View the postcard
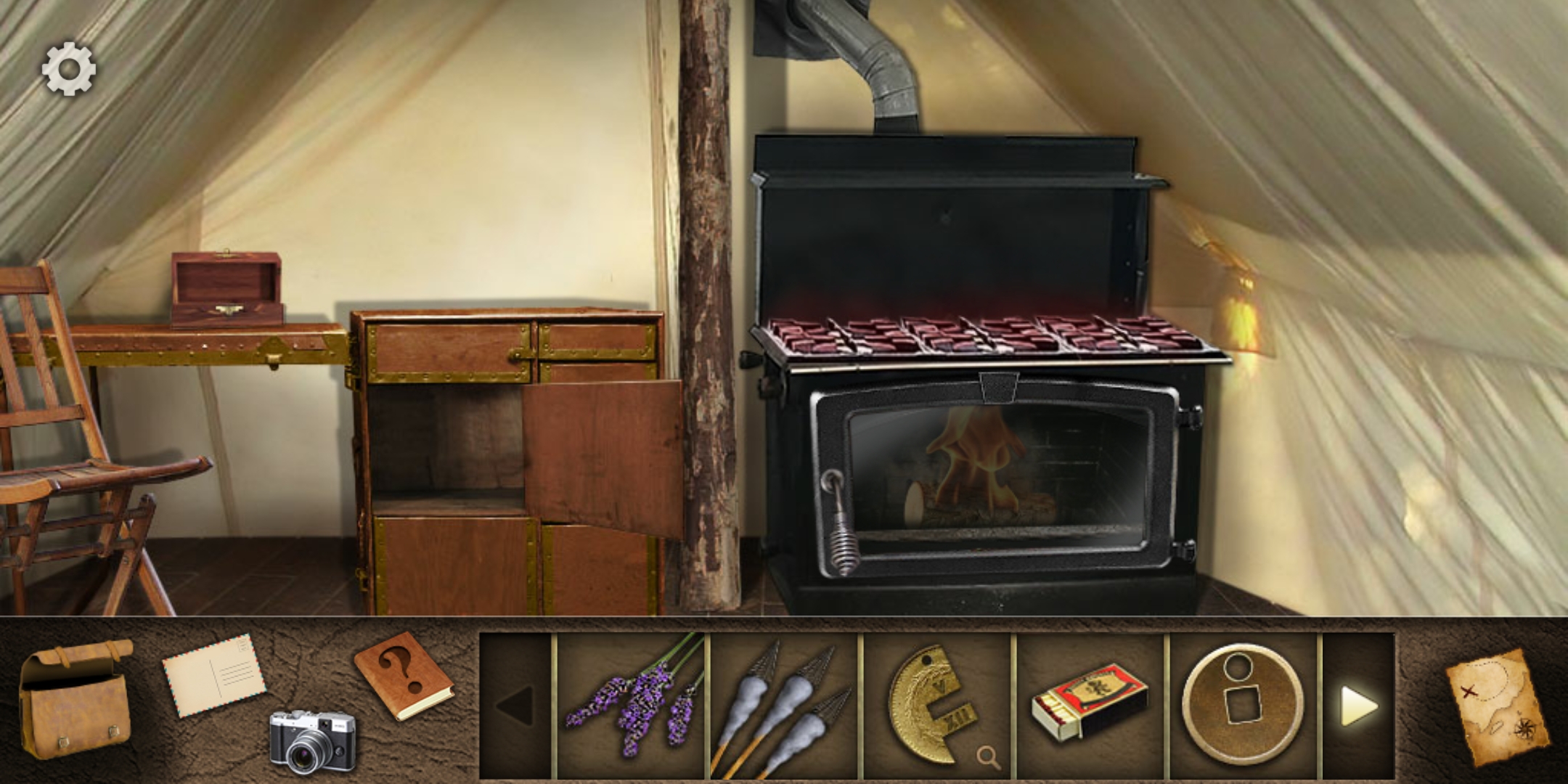The image size is (1568, 784). click(213, 675)
